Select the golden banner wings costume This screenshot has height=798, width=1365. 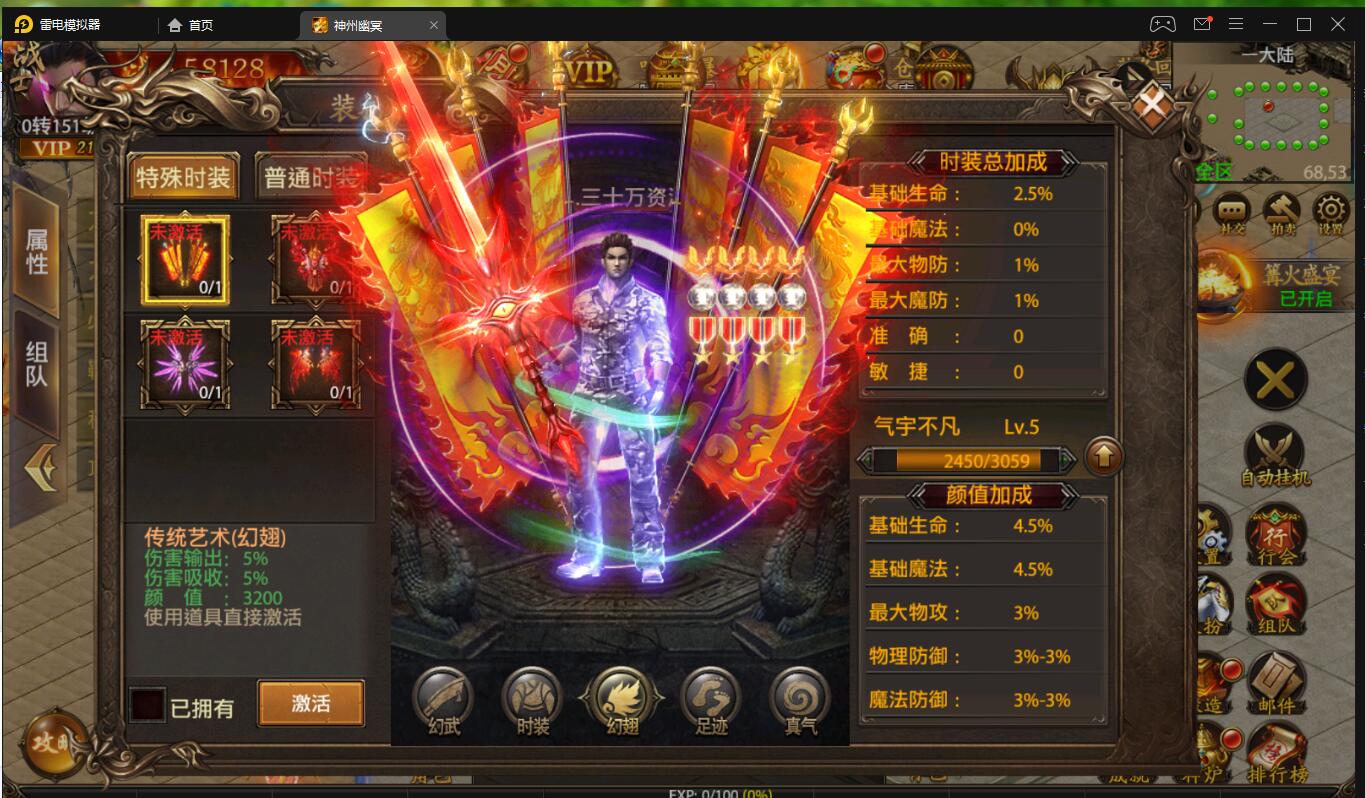pyautogui.click(x=185, y=259)
